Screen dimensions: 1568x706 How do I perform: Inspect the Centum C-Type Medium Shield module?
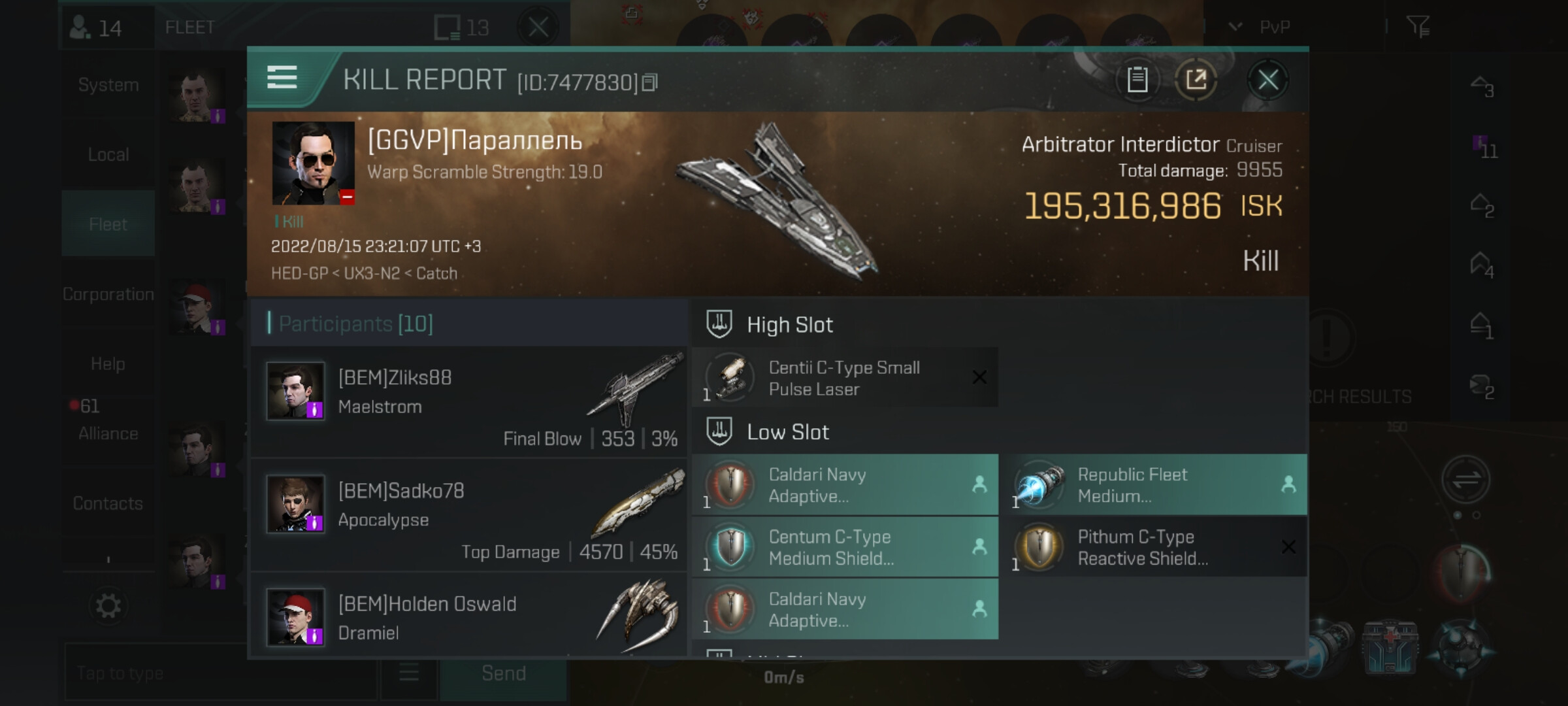click(x=844, y=547)
